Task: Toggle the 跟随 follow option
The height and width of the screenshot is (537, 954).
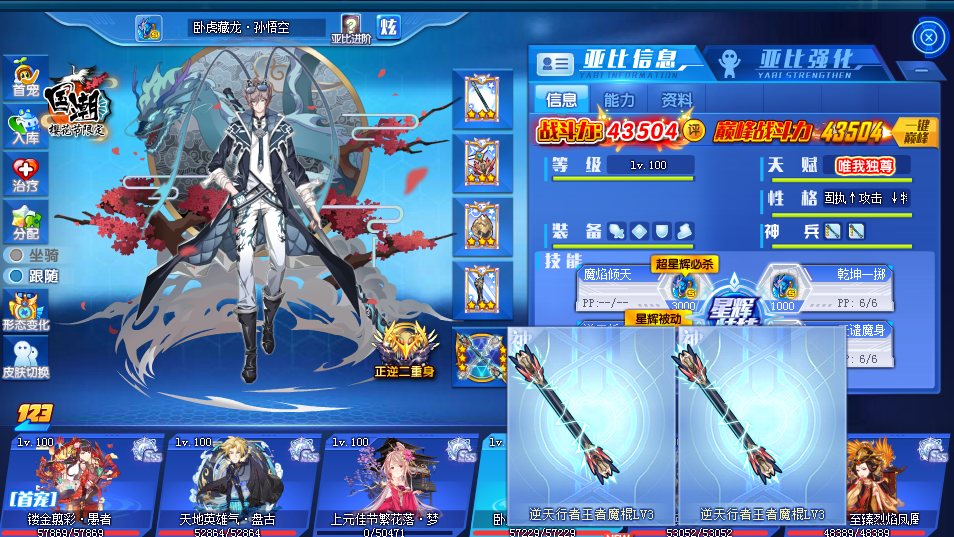Action: click(35, 275)
